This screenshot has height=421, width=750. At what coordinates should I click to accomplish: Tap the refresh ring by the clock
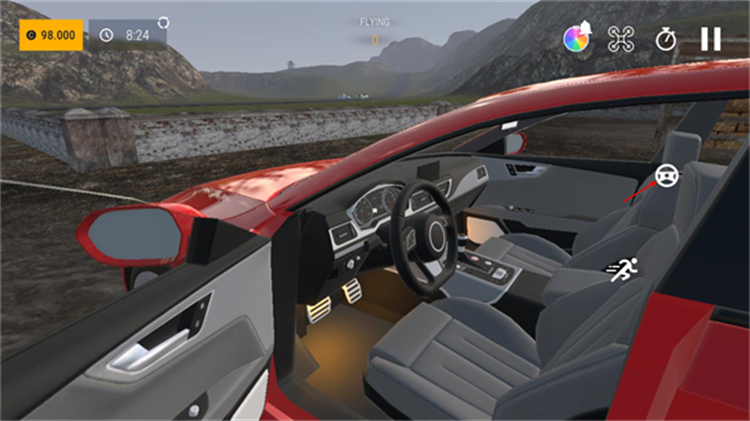(x=163, y=21)
